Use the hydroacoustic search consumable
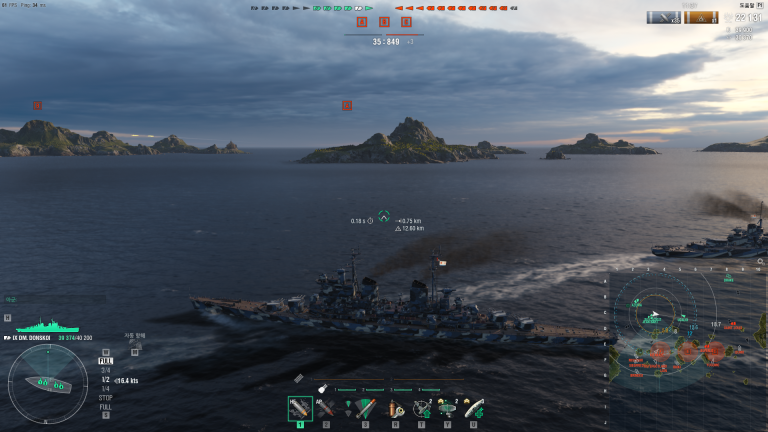The image size is (768, 432). tap(421, 409)
